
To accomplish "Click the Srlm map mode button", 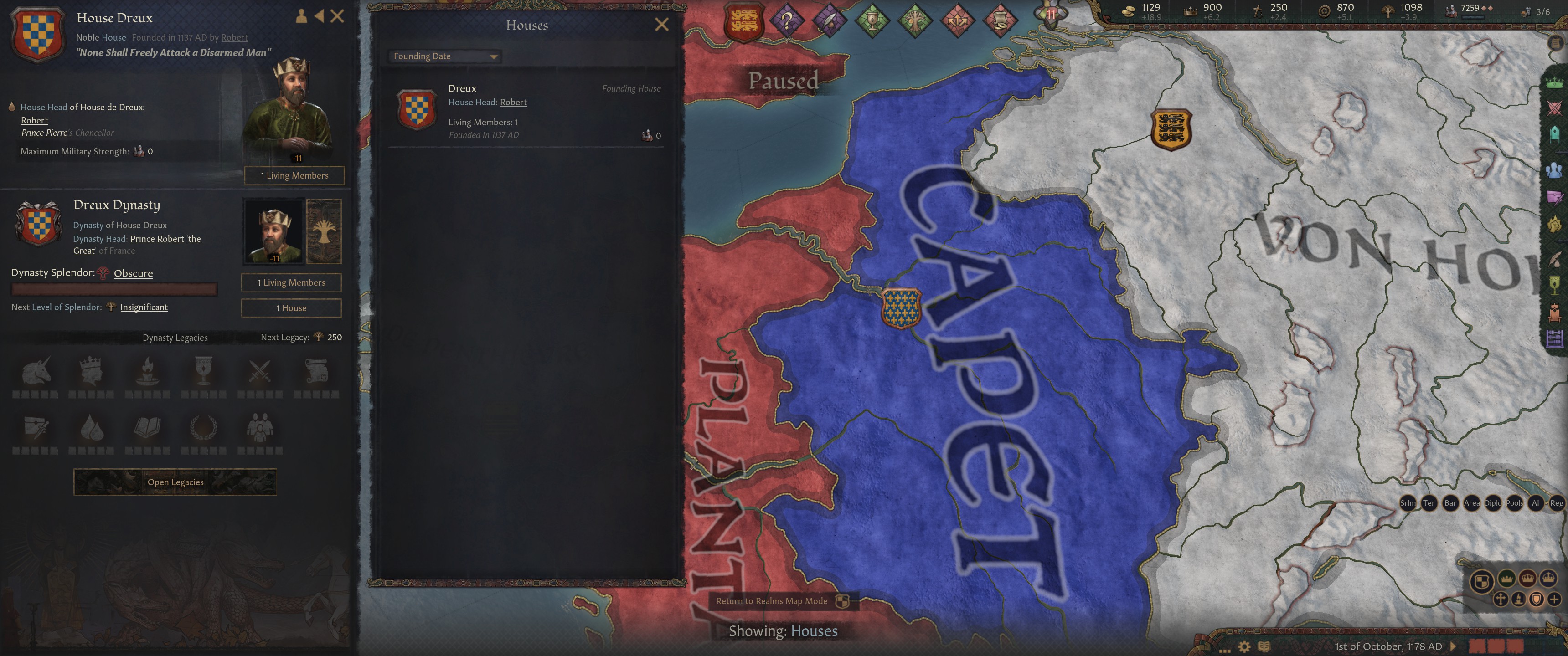I will 1408,503.
